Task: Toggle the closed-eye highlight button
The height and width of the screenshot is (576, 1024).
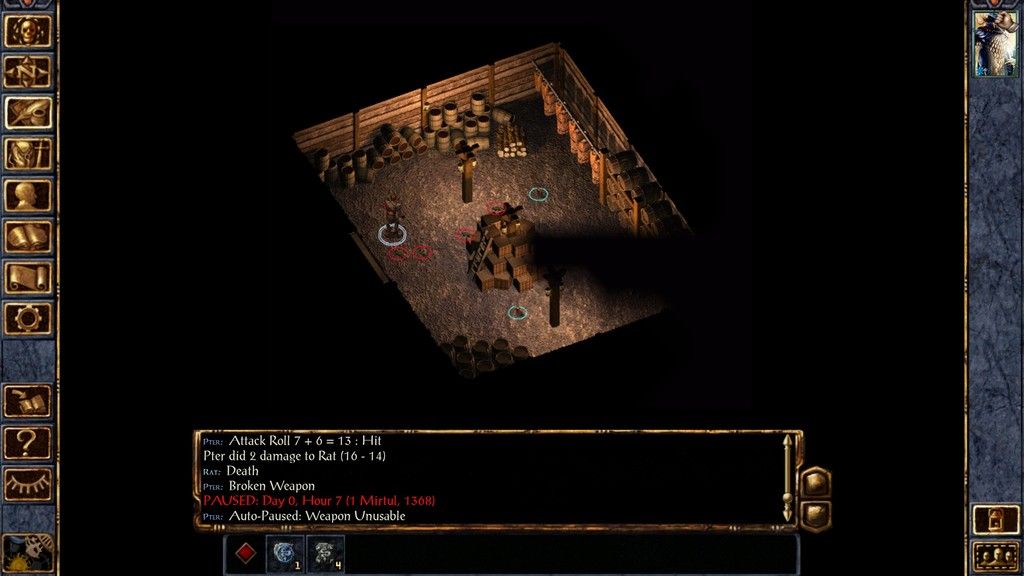Action: click(x=28, y=484)
